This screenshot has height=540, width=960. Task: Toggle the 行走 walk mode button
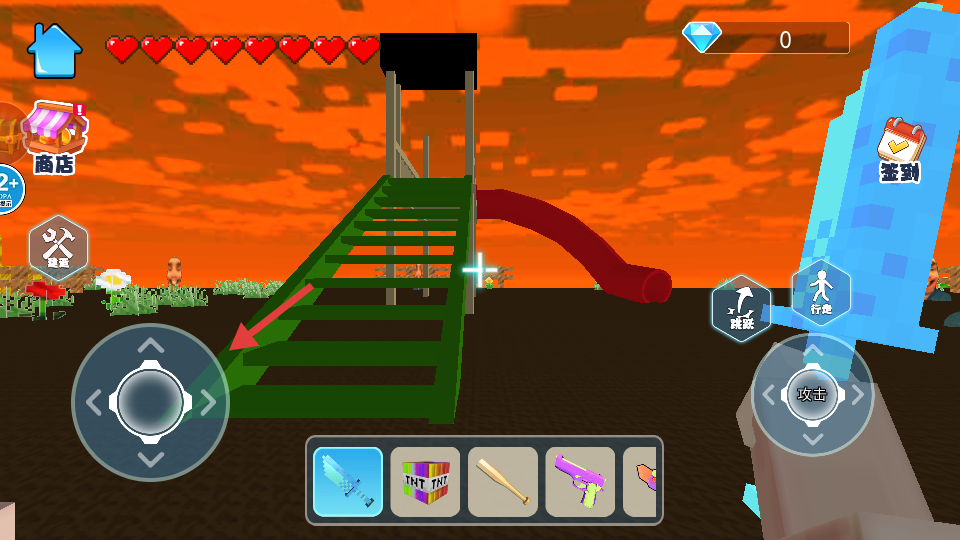[821, 293]
